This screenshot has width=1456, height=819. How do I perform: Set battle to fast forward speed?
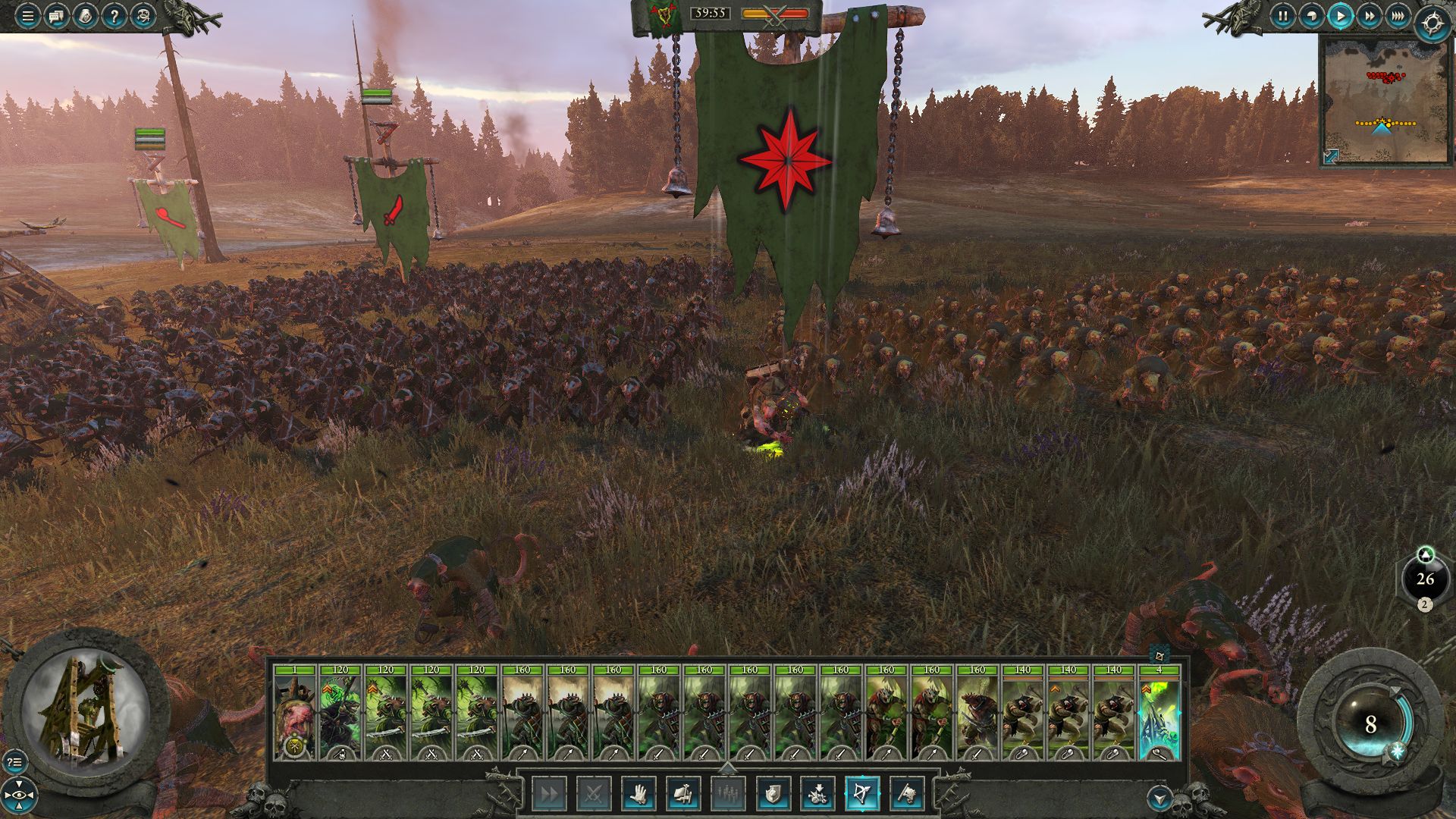1369,16
